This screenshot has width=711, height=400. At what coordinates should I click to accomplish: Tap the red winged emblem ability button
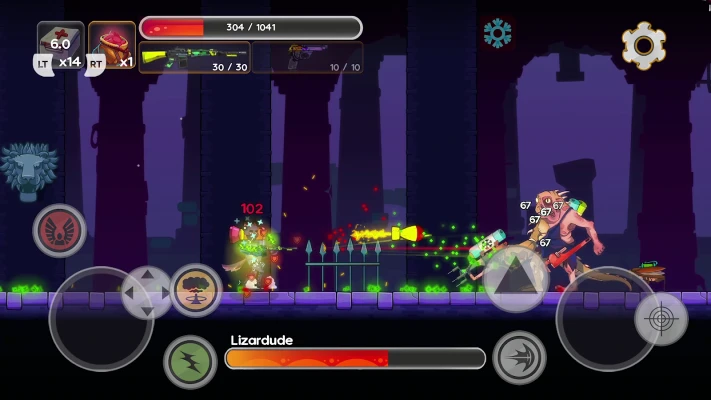click(x=60, y=230)
